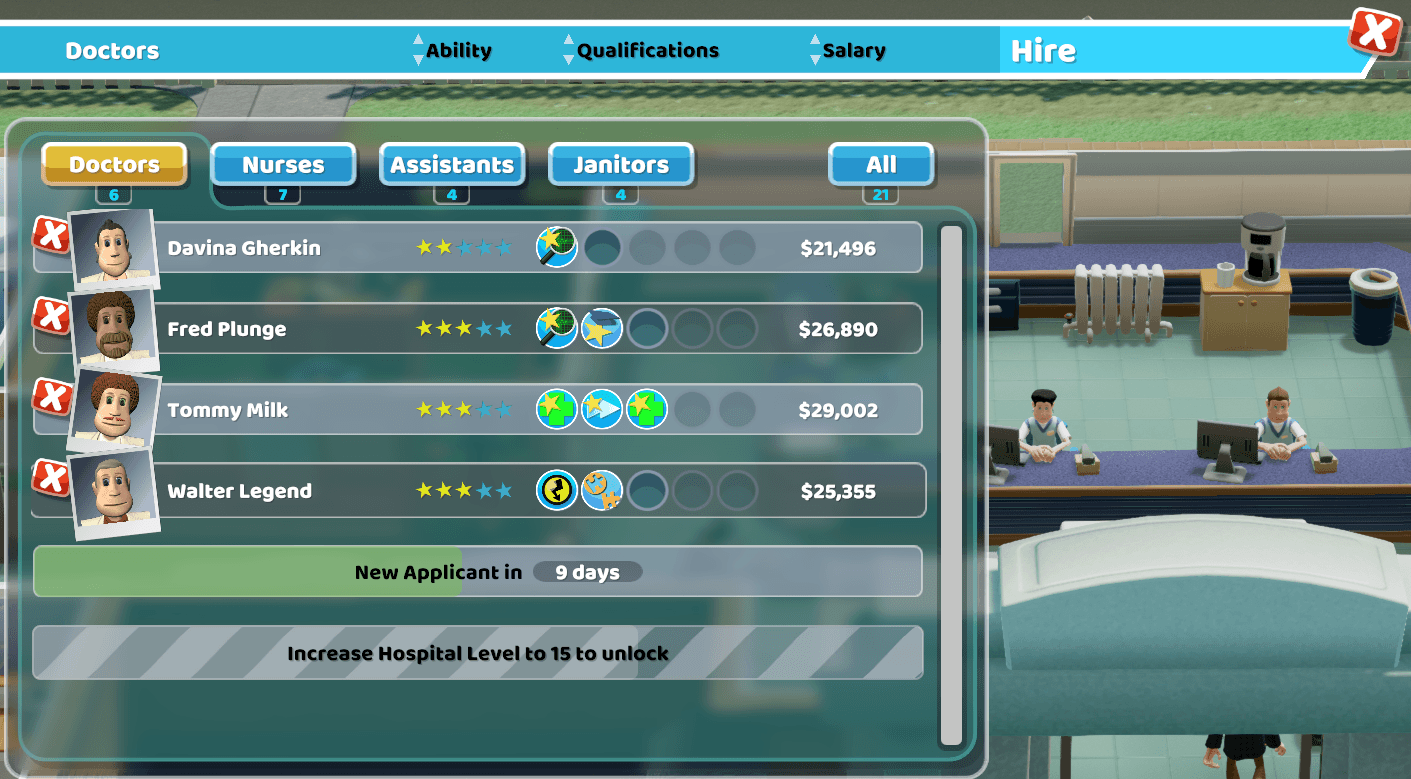Image resolution: width=1411 pixels, height=779 pixels.
Task: Click Davina Gherkin's Diagnostics qualification icon
Action: tap(557, 247)
